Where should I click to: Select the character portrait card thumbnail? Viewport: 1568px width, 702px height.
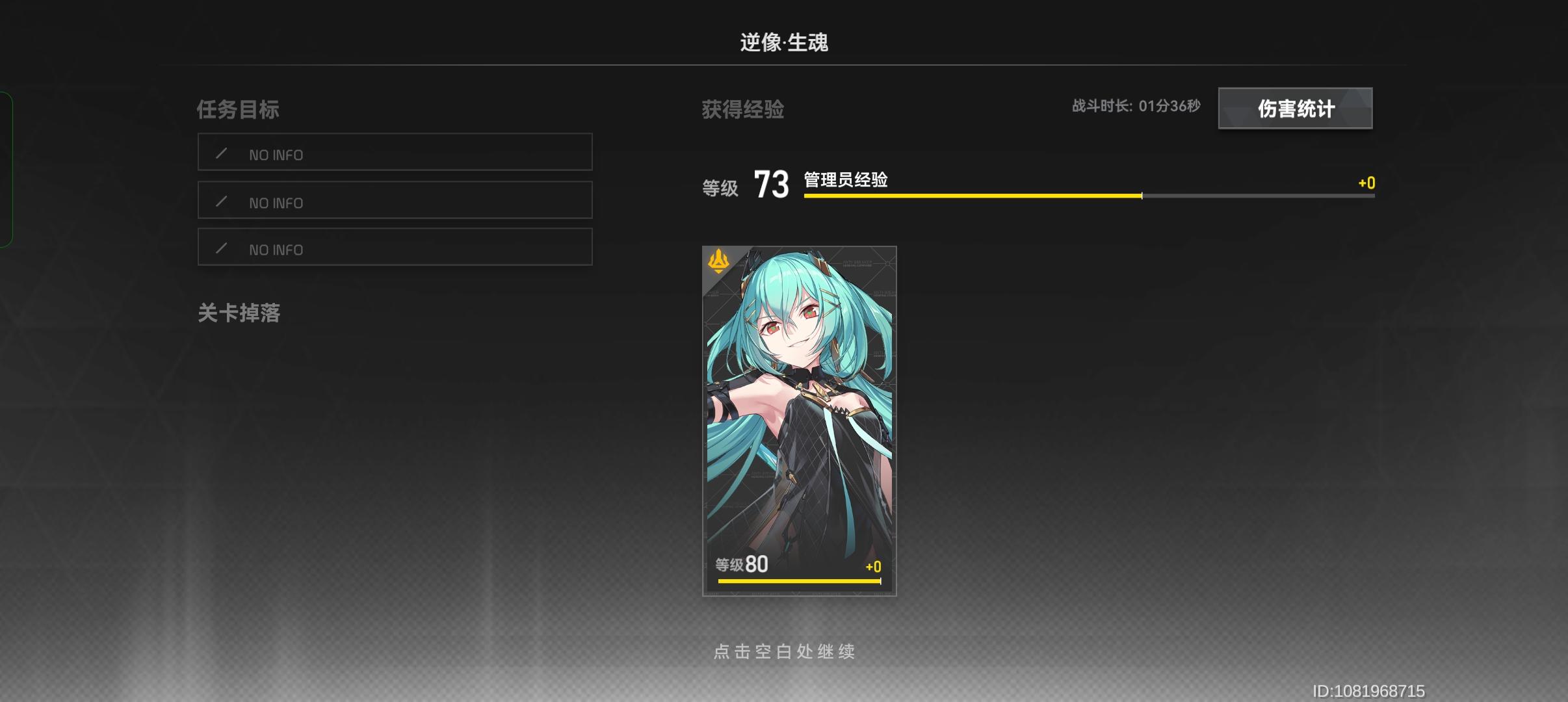coord(798,422)
